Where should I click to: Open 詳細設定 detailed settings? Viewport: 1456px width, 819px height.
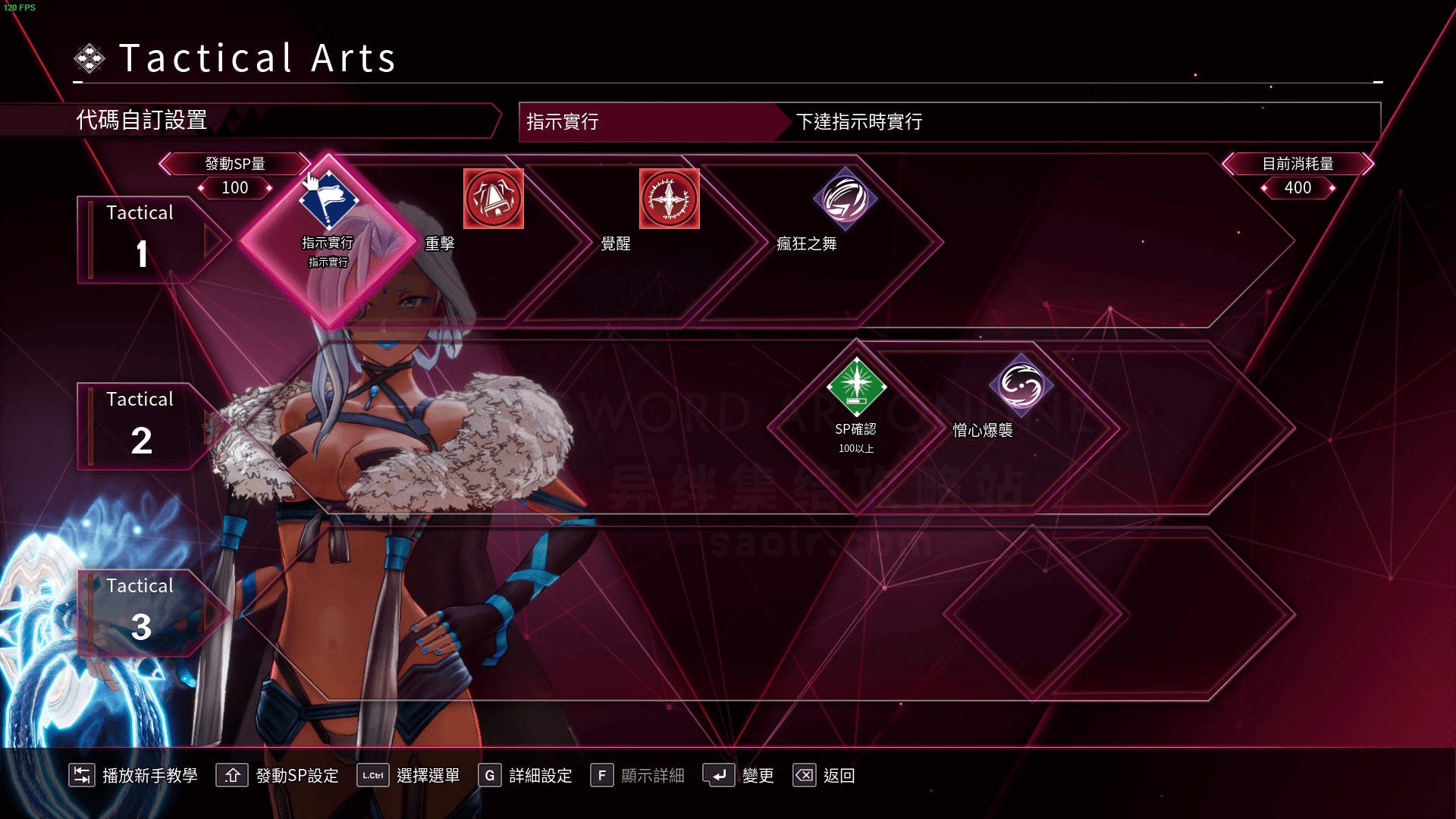(x=526, y=775)
